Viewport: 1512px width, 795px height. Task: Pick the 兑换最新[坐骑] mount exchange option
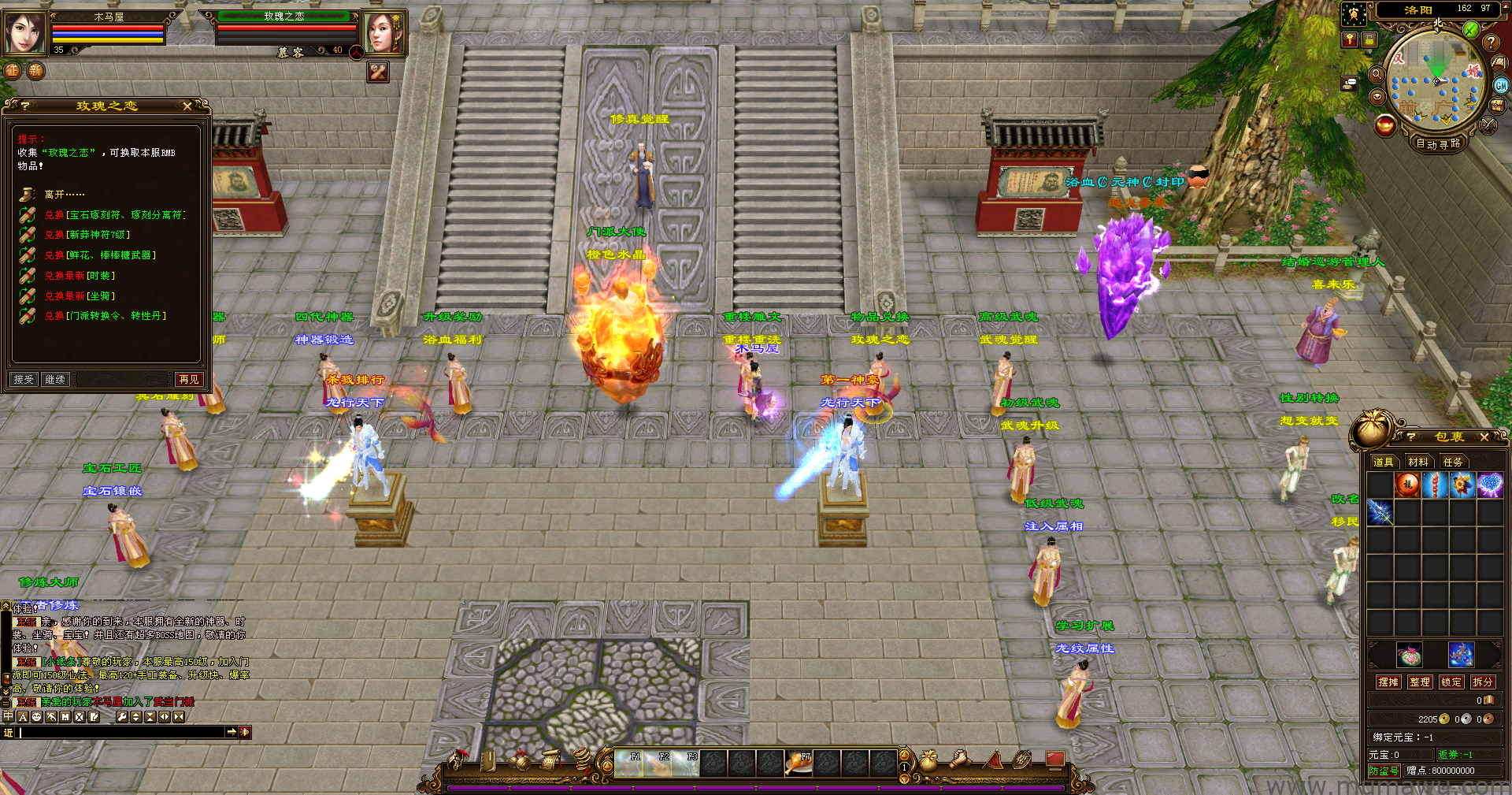[x=80, y=296]
